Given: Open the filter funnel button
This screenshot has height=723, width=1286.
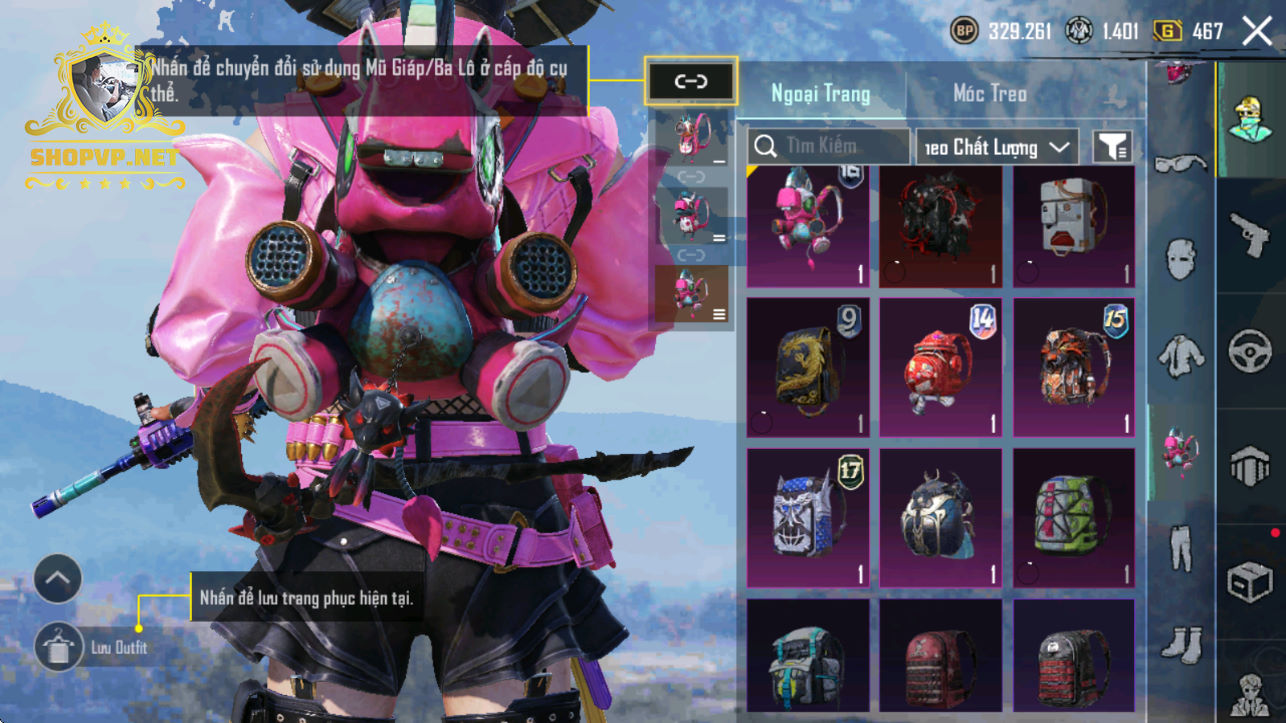Looking at the screenshot, I should (x=1111, y=147).
